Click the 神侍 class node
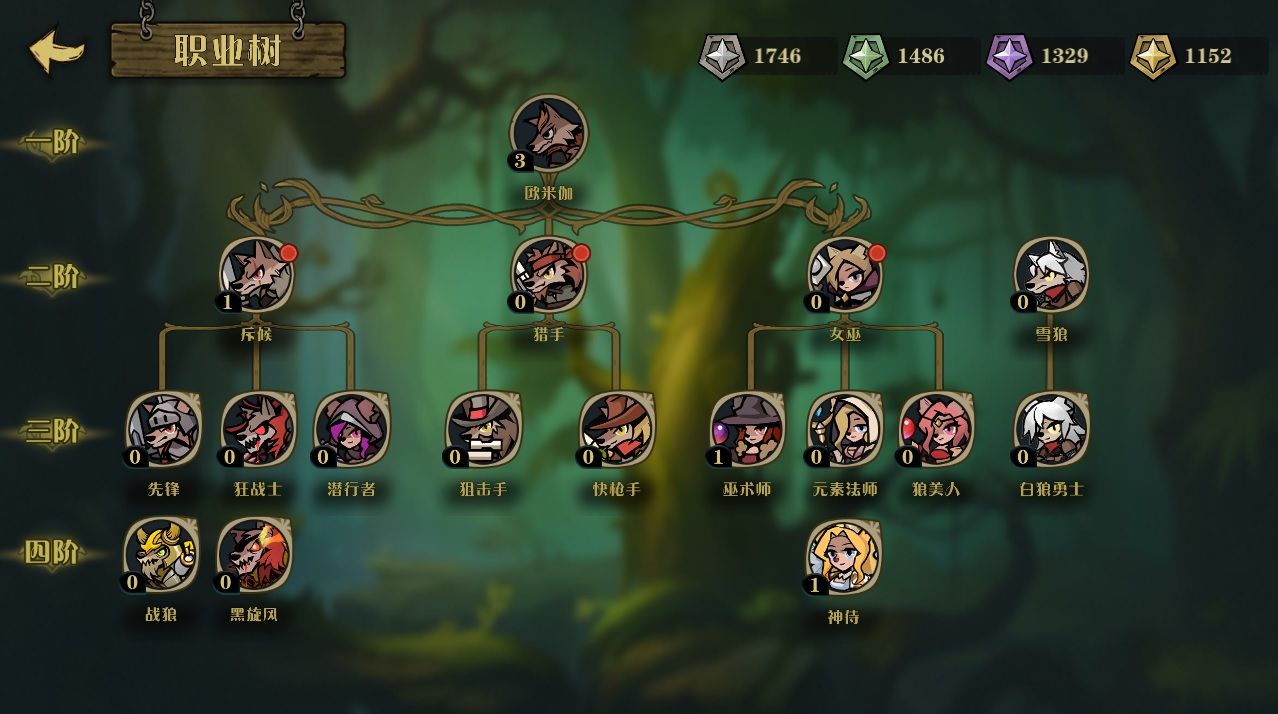The width and height of the screenshot is (1278, 714). point(844,557)
